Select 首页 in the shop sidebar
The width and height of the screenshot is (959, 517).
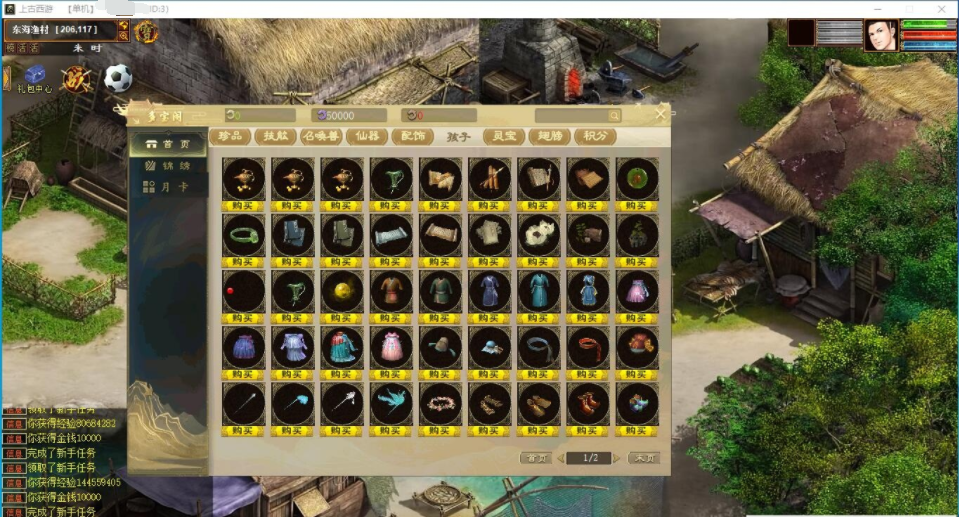coord(167,144)
